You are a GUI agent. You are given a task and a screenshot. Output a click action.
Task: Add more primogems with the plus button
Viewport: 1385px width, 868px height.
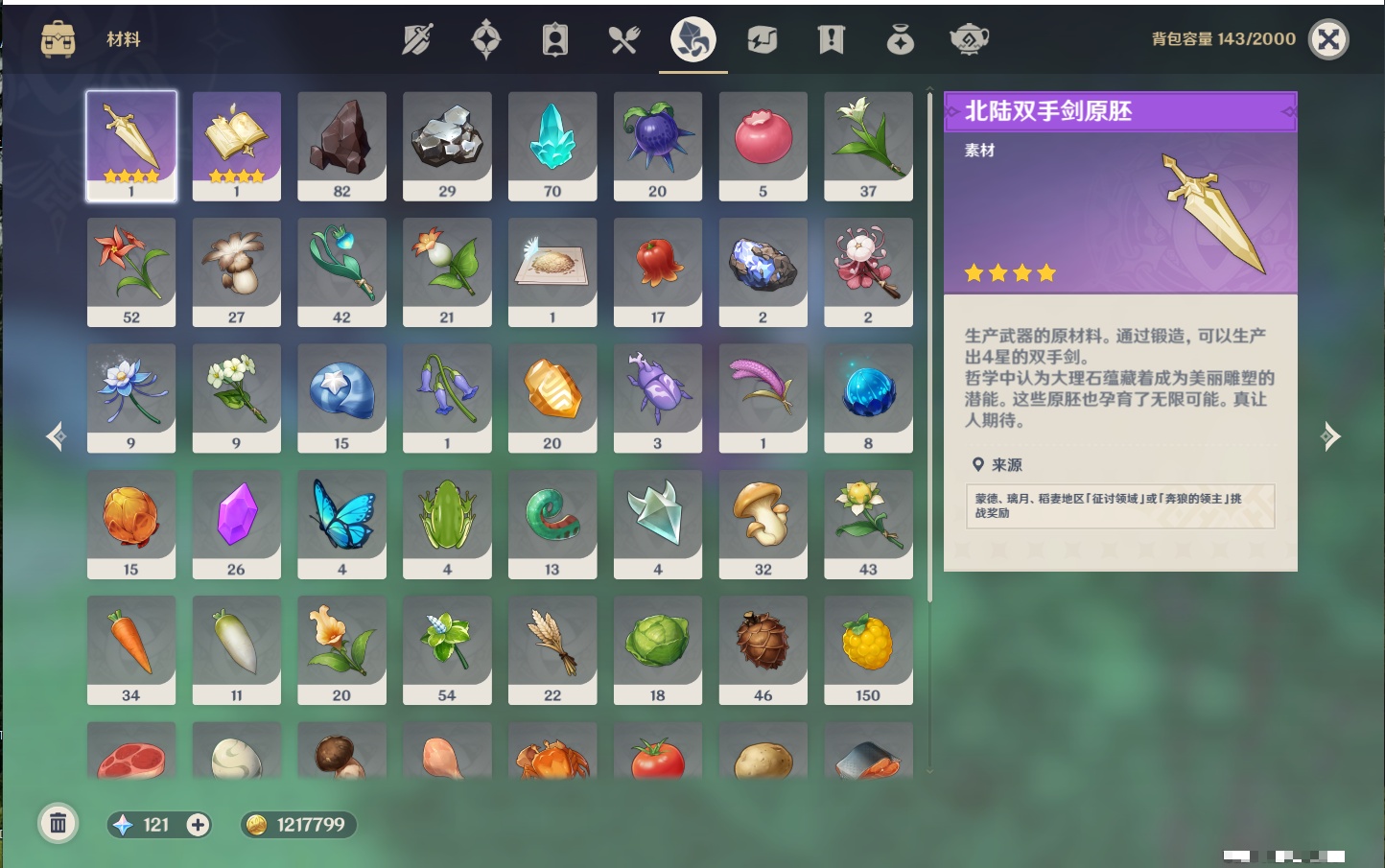[x=198, y=825]
